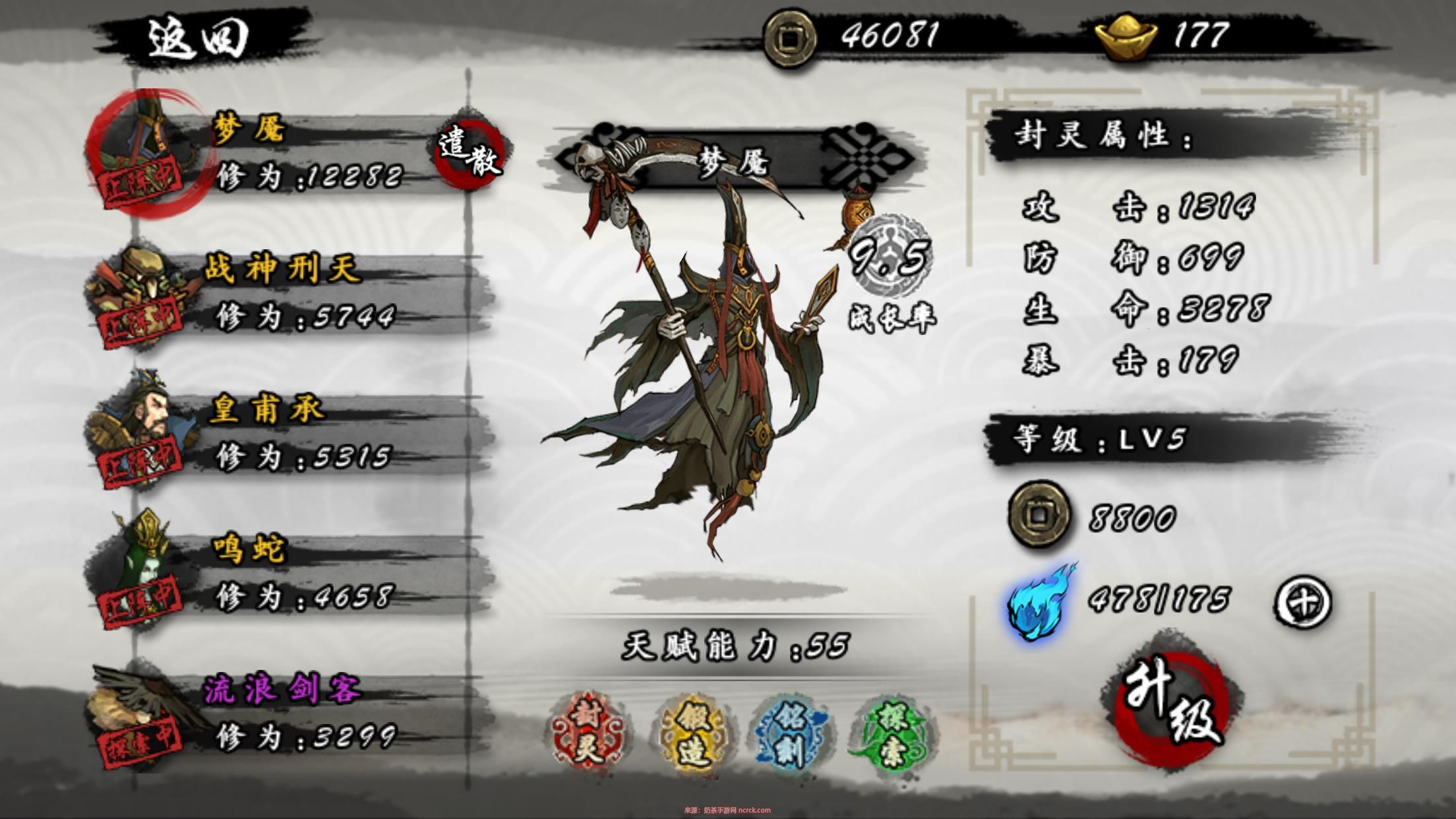The width and height of the screenshot is (1456, 819).
Task: Open the red 封灵 tab
Action: click(588, 727)
